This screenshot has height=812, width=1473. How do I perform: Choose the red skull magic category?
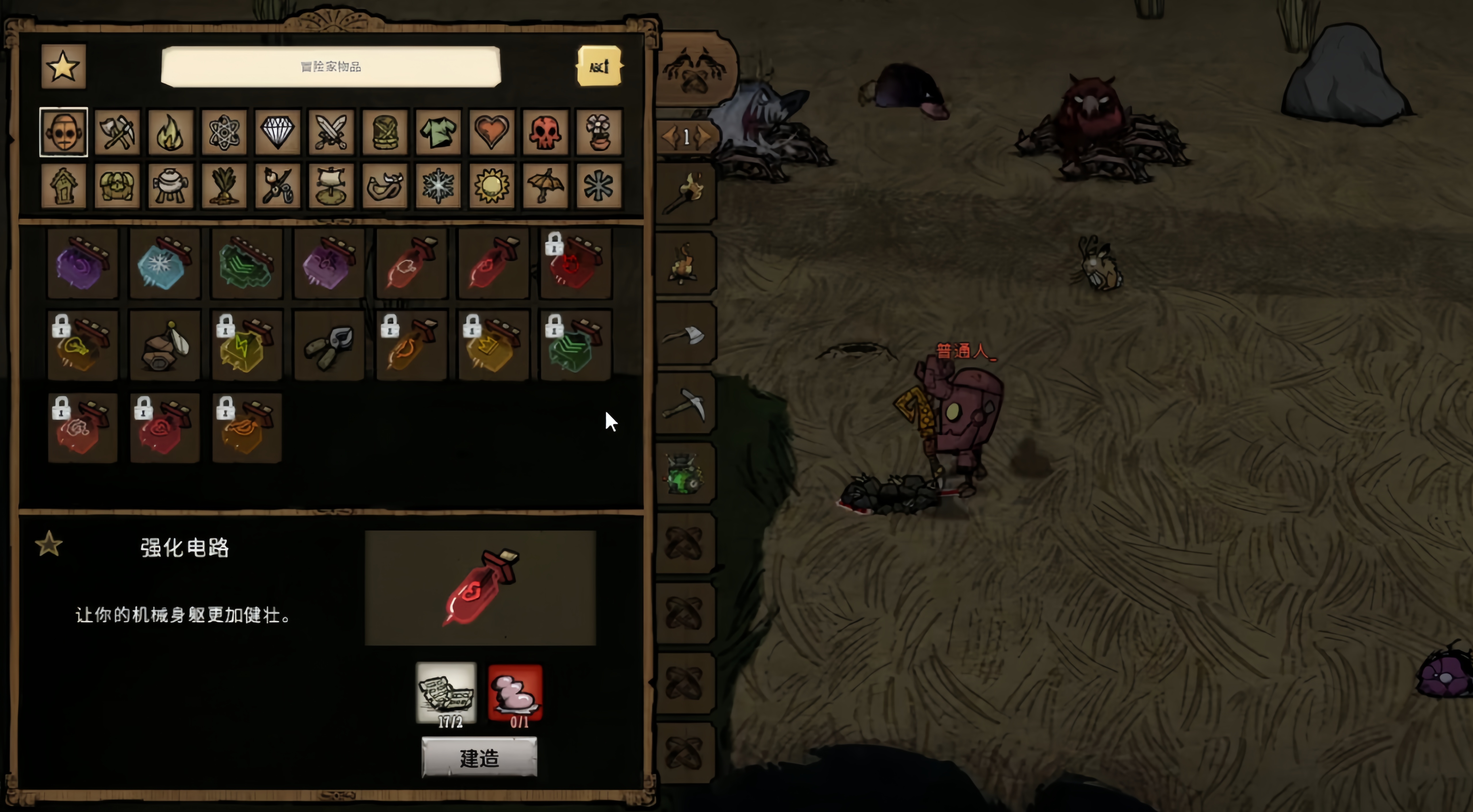pyautogui.click(x=545, y=133)
